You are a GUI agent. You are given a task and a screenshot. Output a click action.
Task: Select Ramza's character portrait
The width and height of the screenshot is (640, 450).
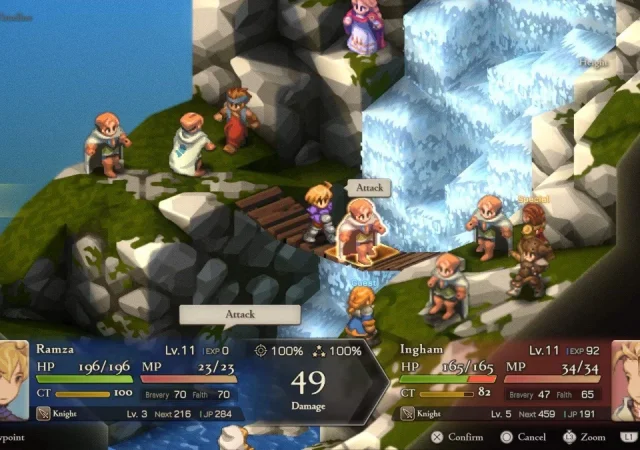click(x=13, y=381)
